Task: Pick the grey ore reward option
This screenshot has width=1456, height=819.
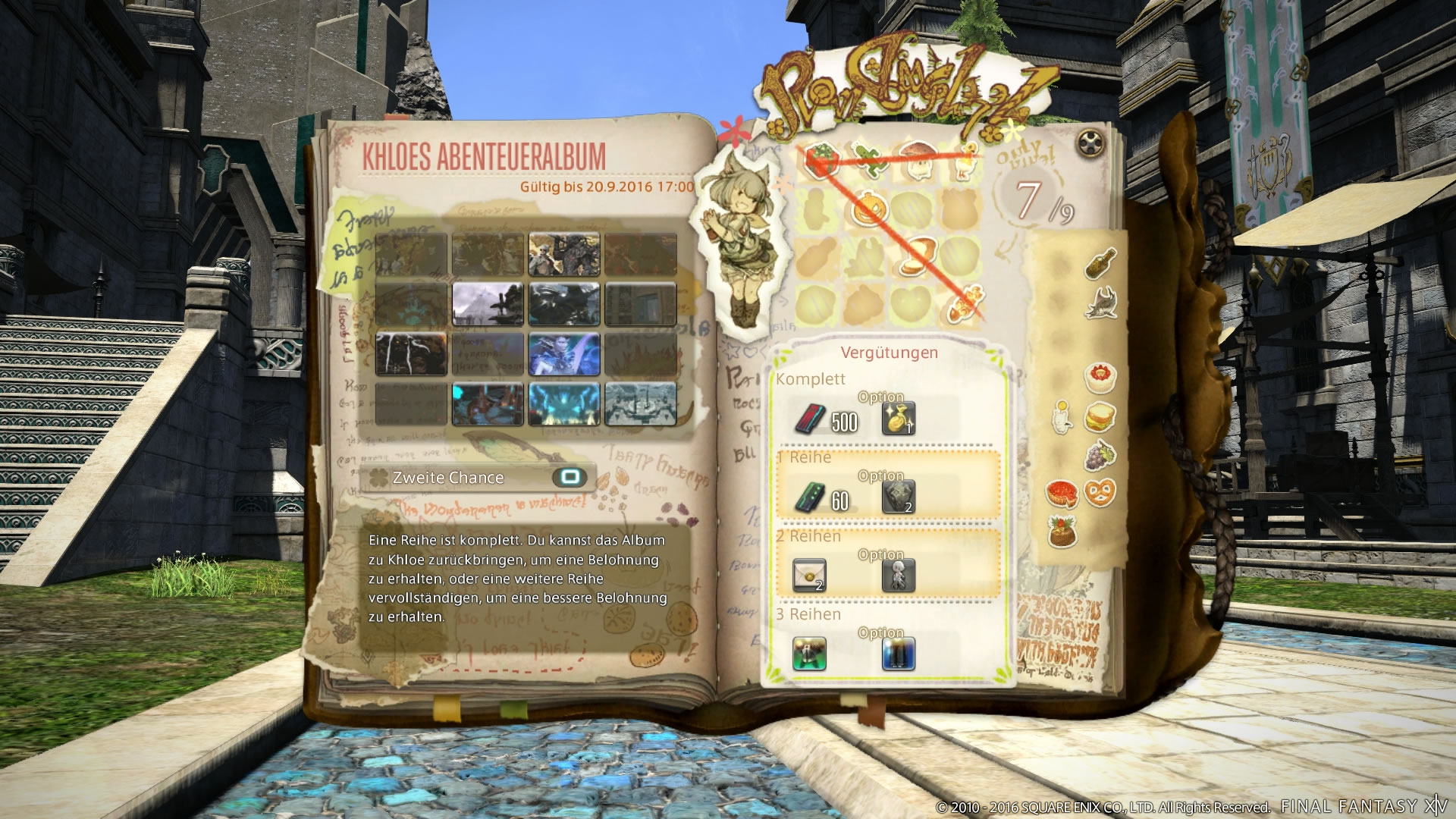Action: click(x=899, y=497)
